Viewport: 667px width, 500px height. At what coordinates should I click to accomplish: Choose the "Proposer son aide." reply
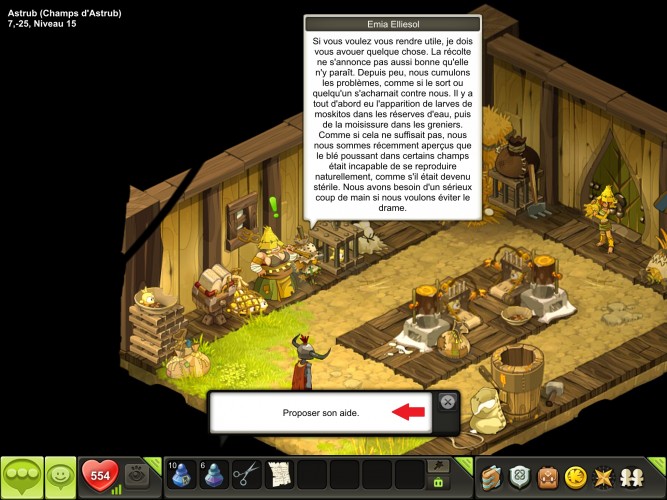pos(321,412)
